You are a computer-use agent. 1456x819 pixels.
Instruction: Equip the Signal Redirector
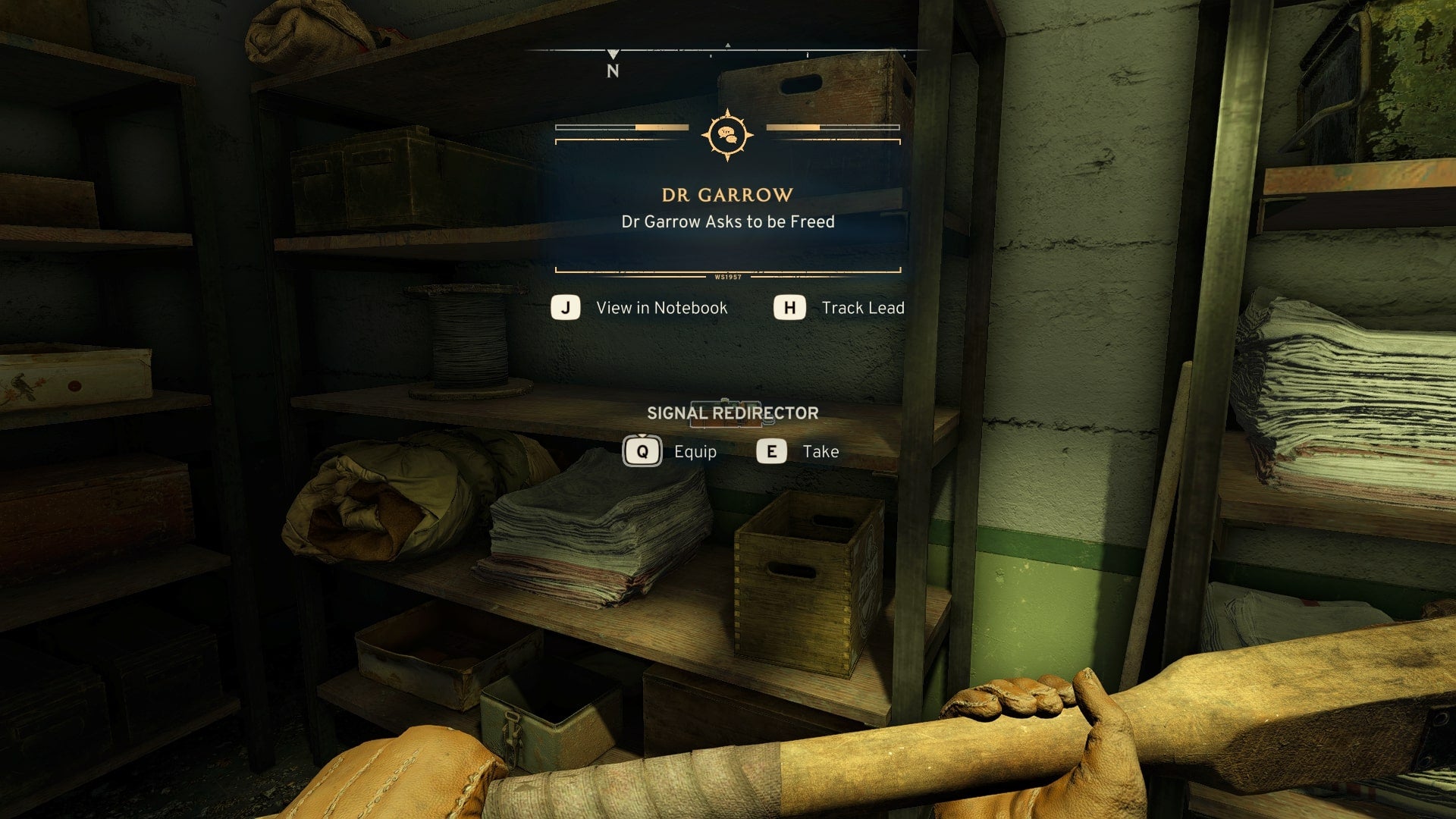click(x=670, y=452)
